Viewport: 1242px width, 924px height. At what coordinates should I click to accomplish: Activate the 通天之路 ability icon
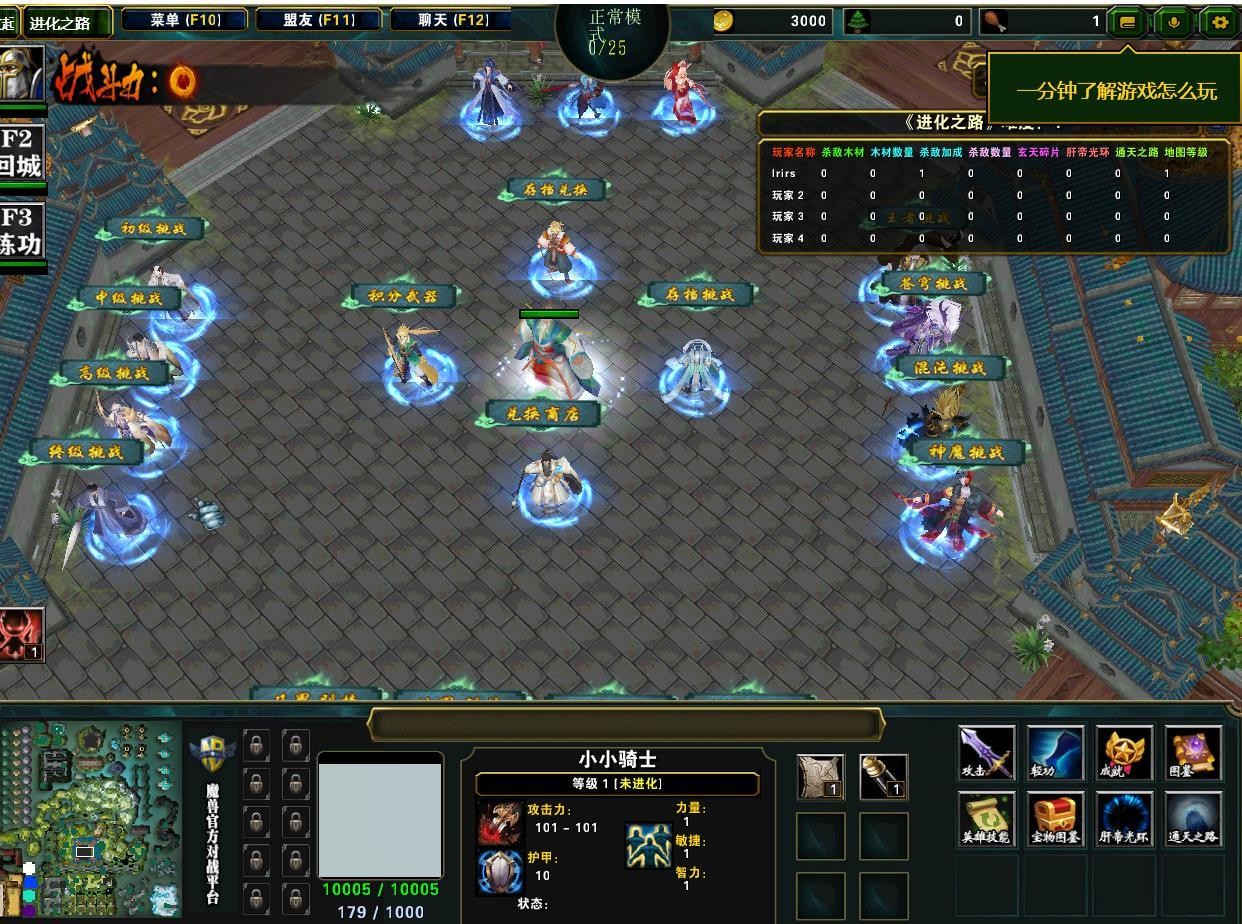tap(1193, 819)
